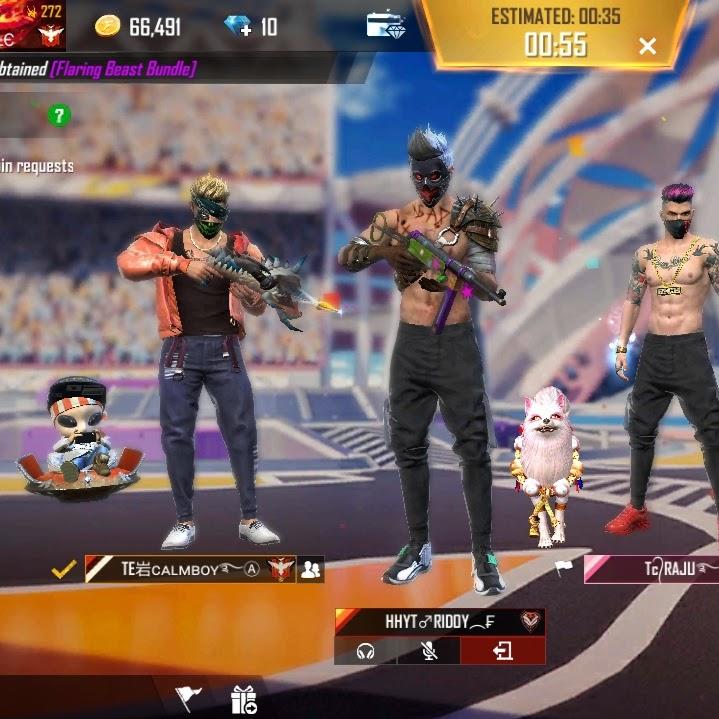Select the RAJU player name tag
719x719 pixels.
(668, 569)
